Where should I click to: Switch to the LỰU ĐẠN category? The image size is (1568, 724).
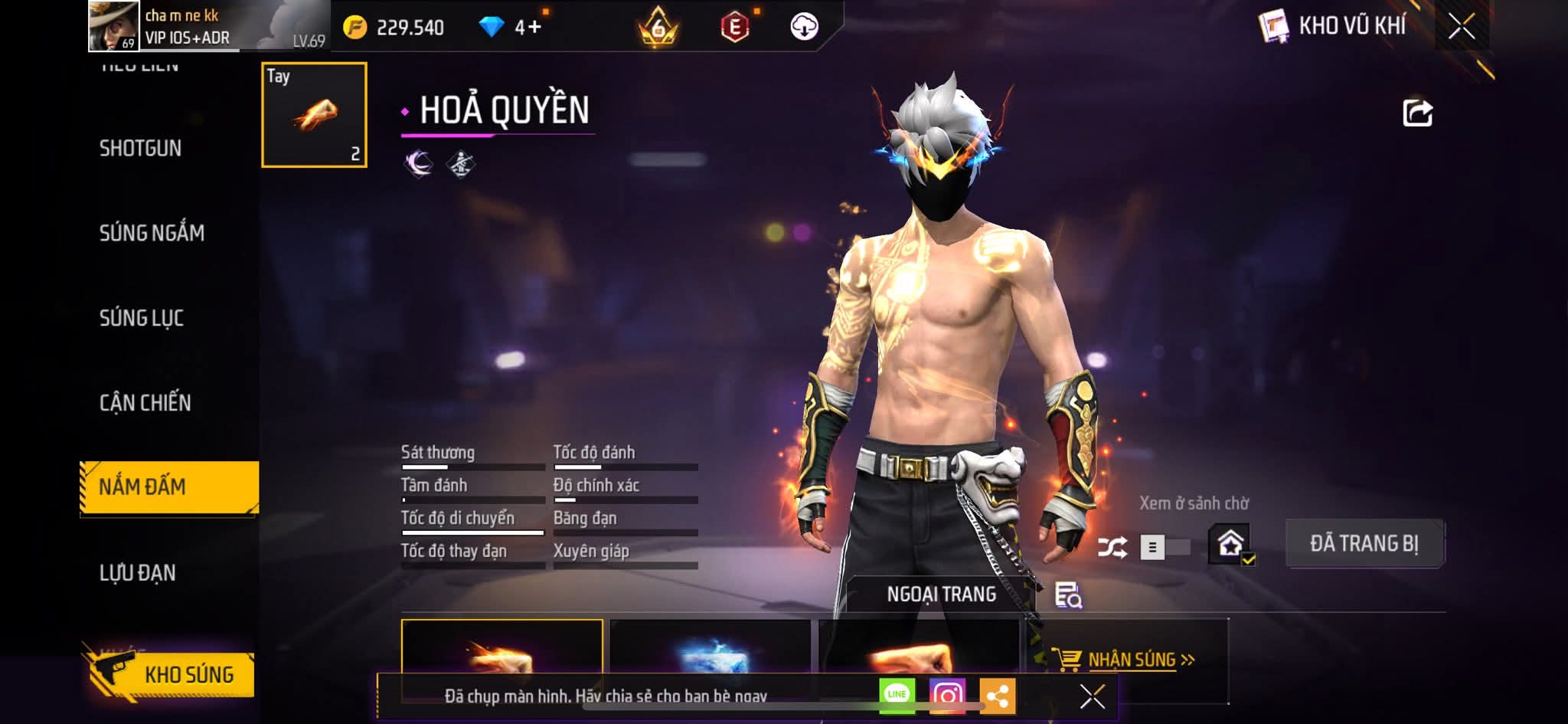tap(138, 573)
